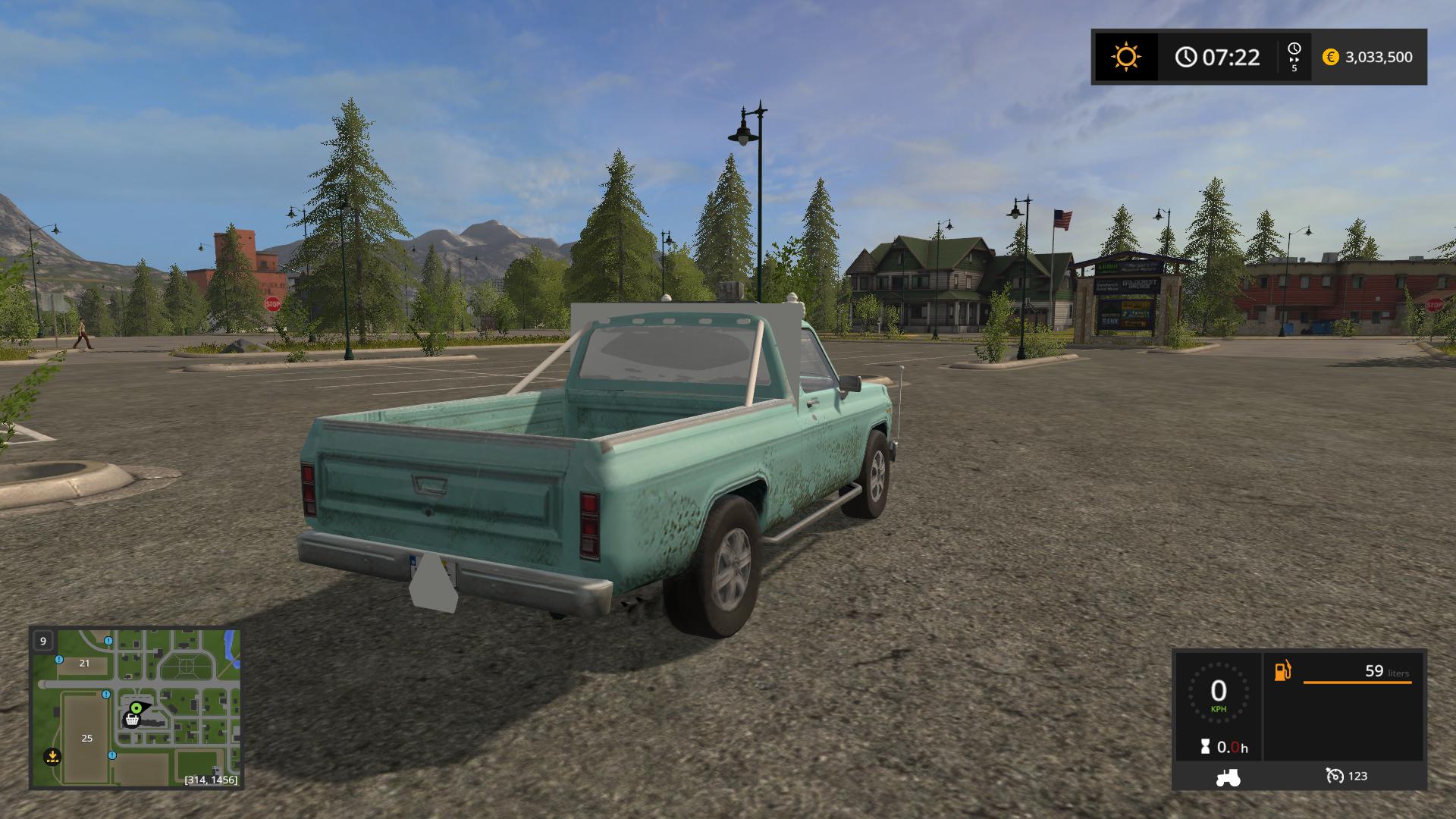Open the minimap showing fields 21 and 25
This screenshot has width=1456, height=819.
[136, 708]
